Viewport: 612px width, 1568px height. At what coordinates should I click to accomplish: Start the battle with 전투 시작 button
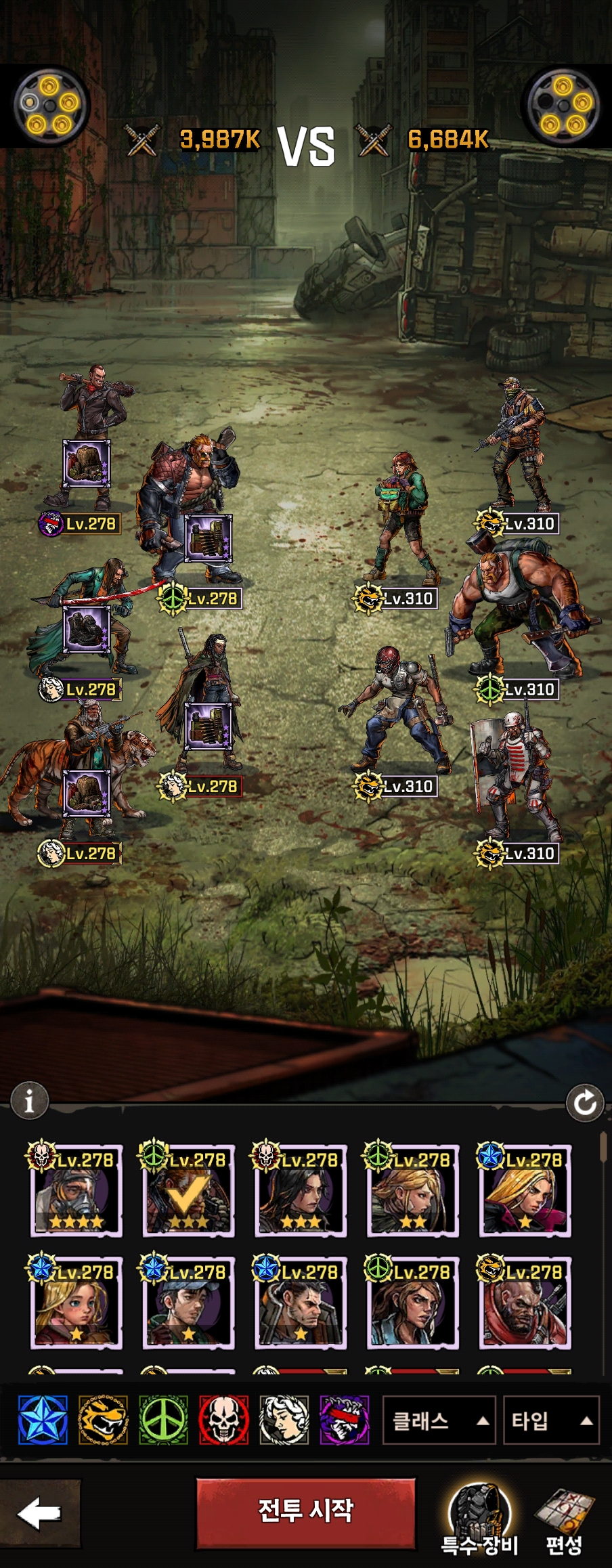(305, 1512)
